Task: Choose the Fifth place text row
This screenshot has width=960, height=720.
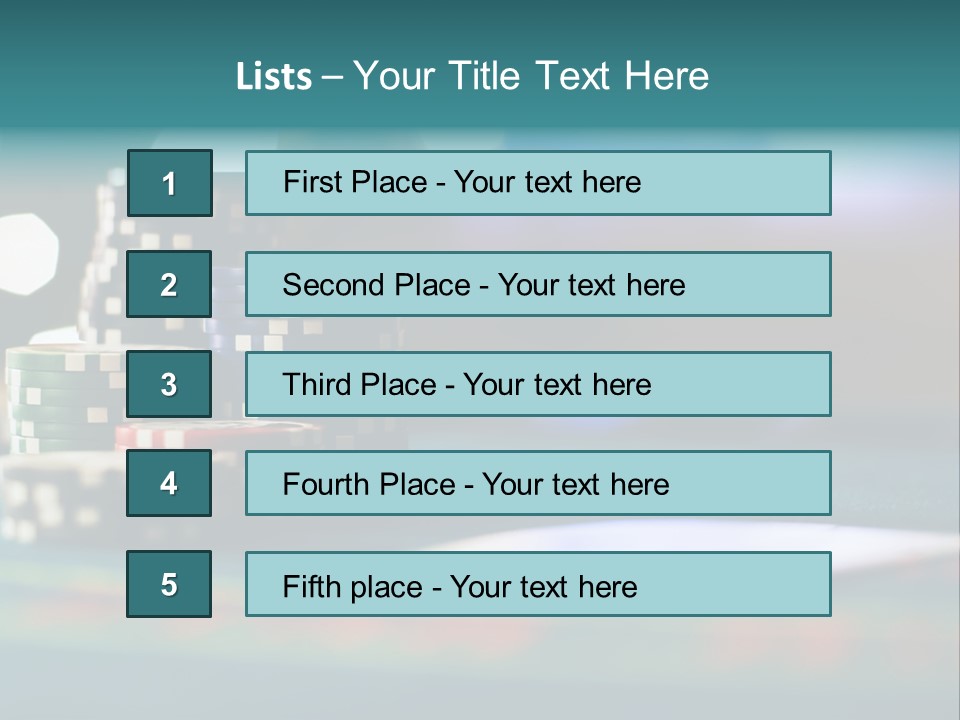Action: (538, 584)
